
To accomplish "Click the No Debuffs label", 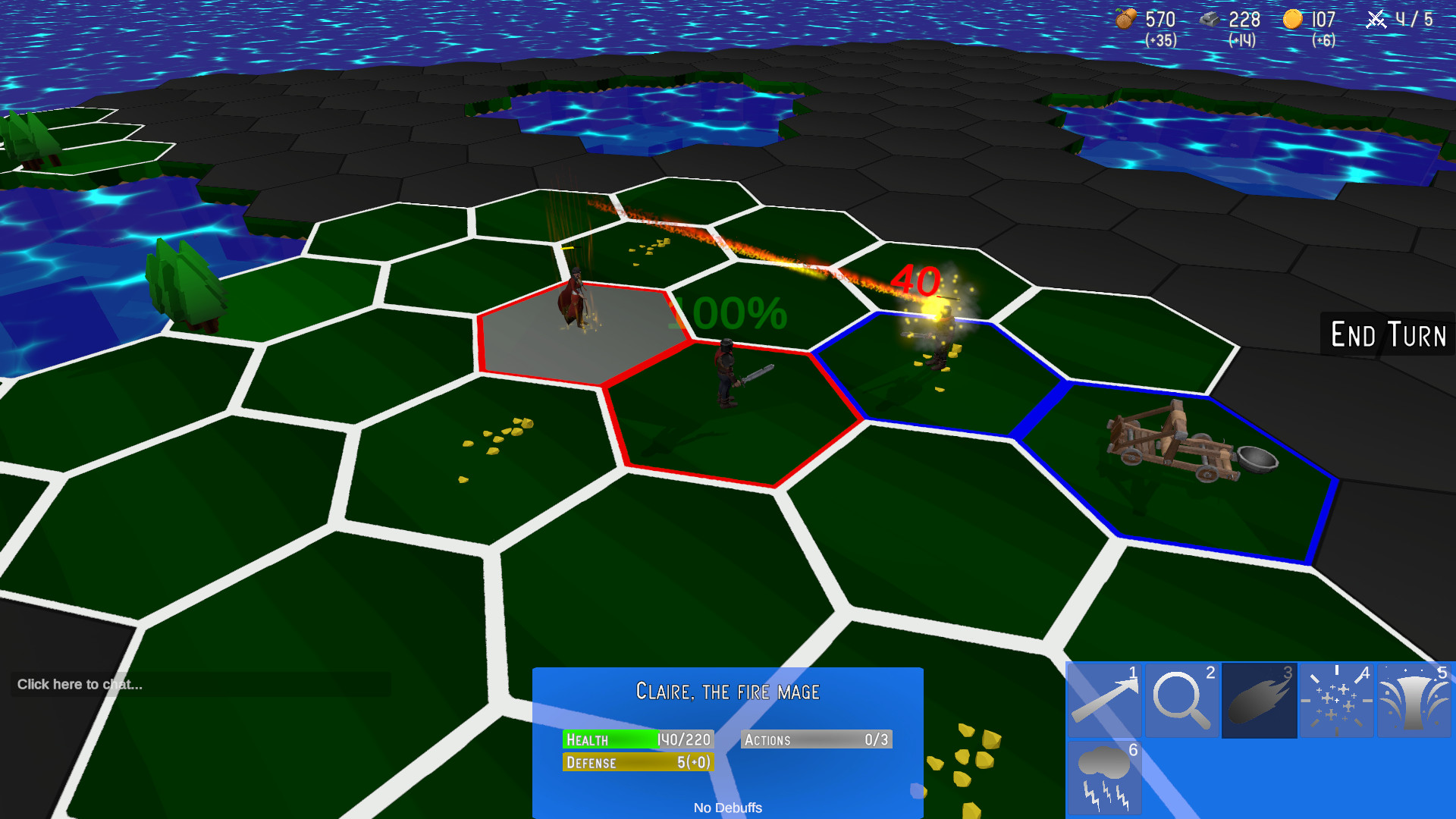I will click(x=730, y=808).
